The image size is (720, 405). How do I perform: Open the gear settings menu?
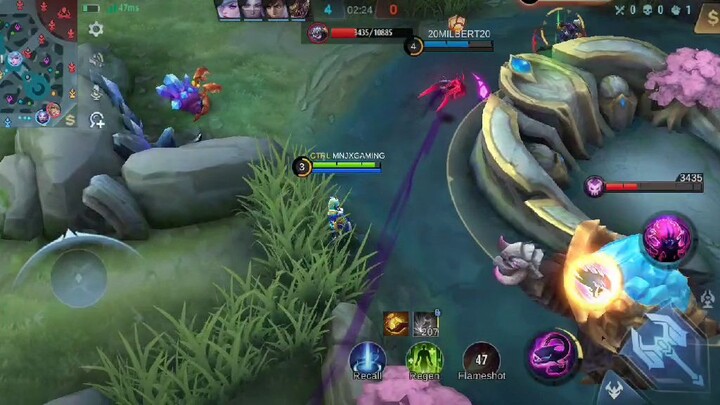[x=96, y=30]
